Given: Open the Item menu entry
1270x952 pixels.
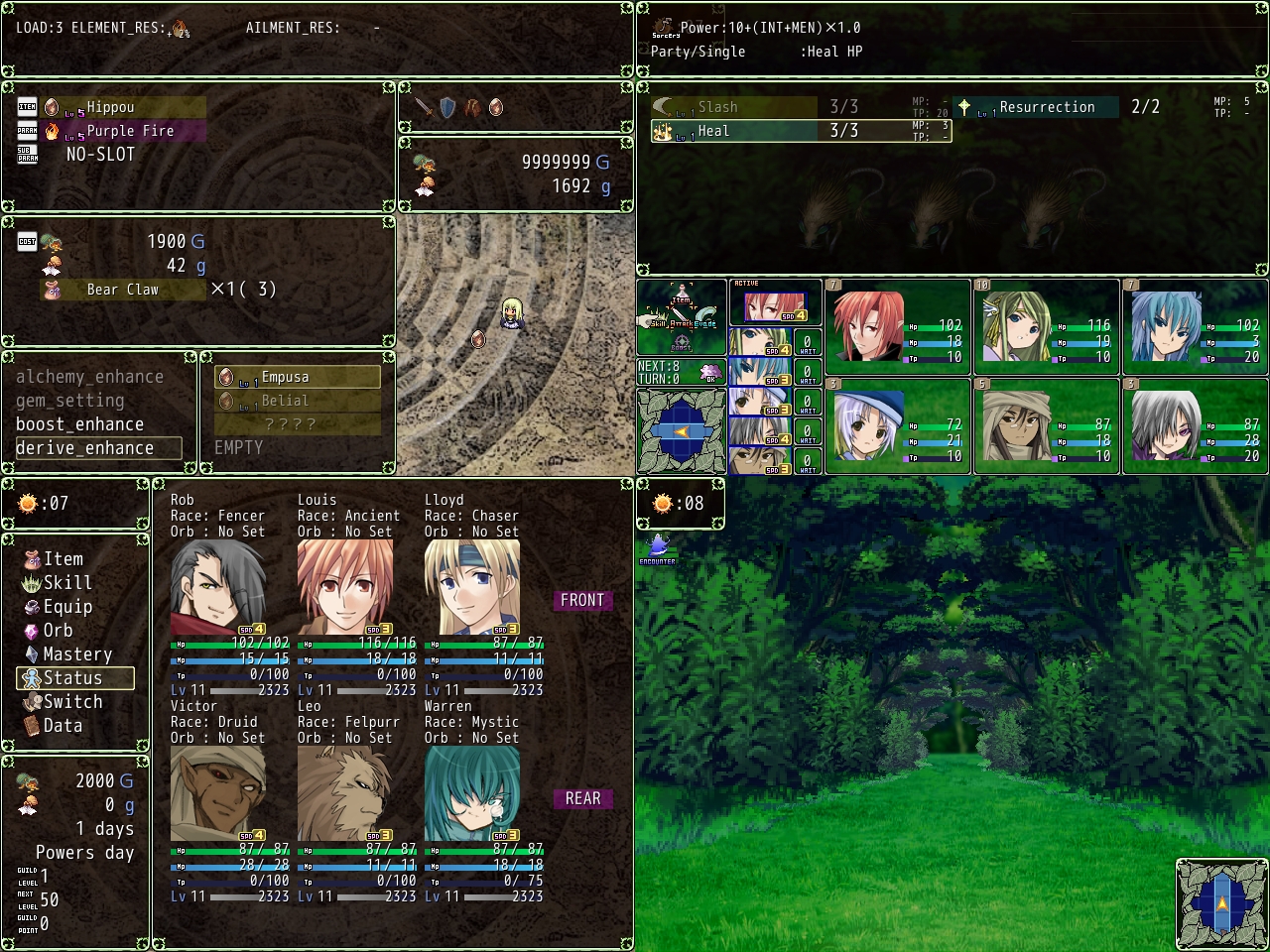Looking at the screenshot, I should coord(63,559).
